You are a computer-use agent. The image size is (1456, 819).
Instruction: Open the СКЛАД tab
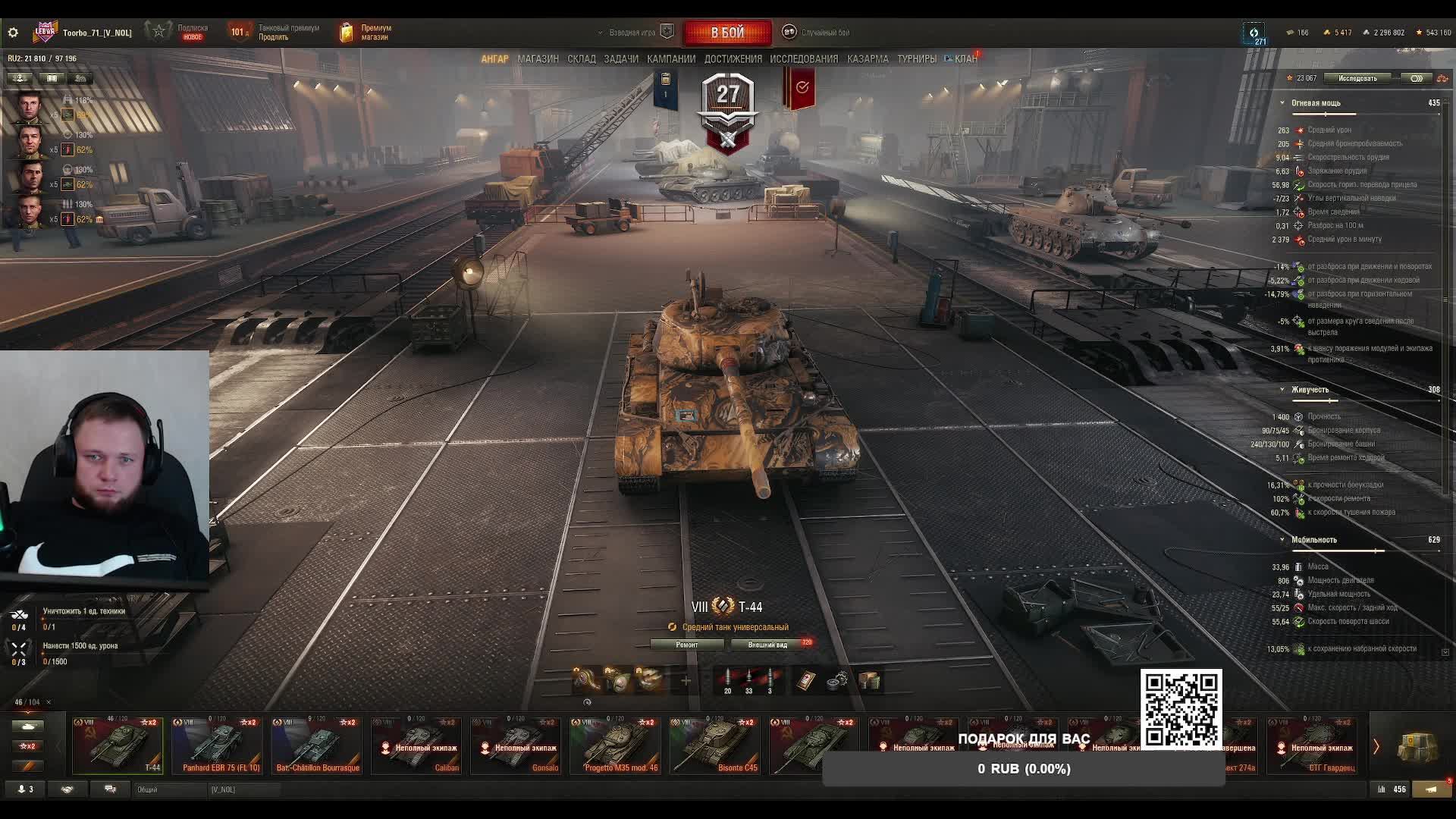tap(582, 58)
